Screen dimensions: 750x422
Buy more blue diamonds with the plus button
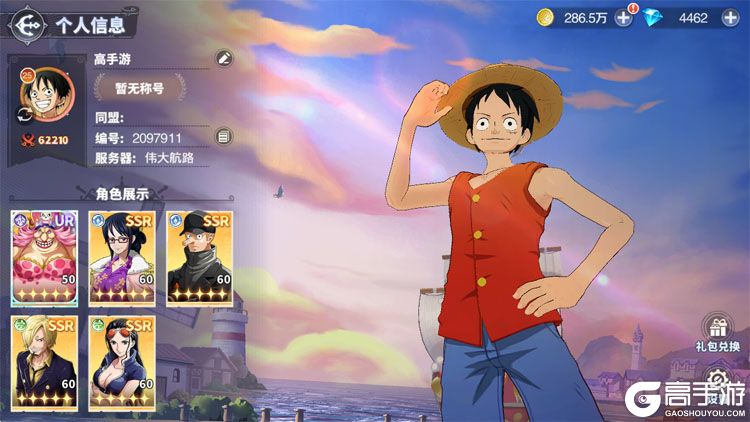(730, 17)
